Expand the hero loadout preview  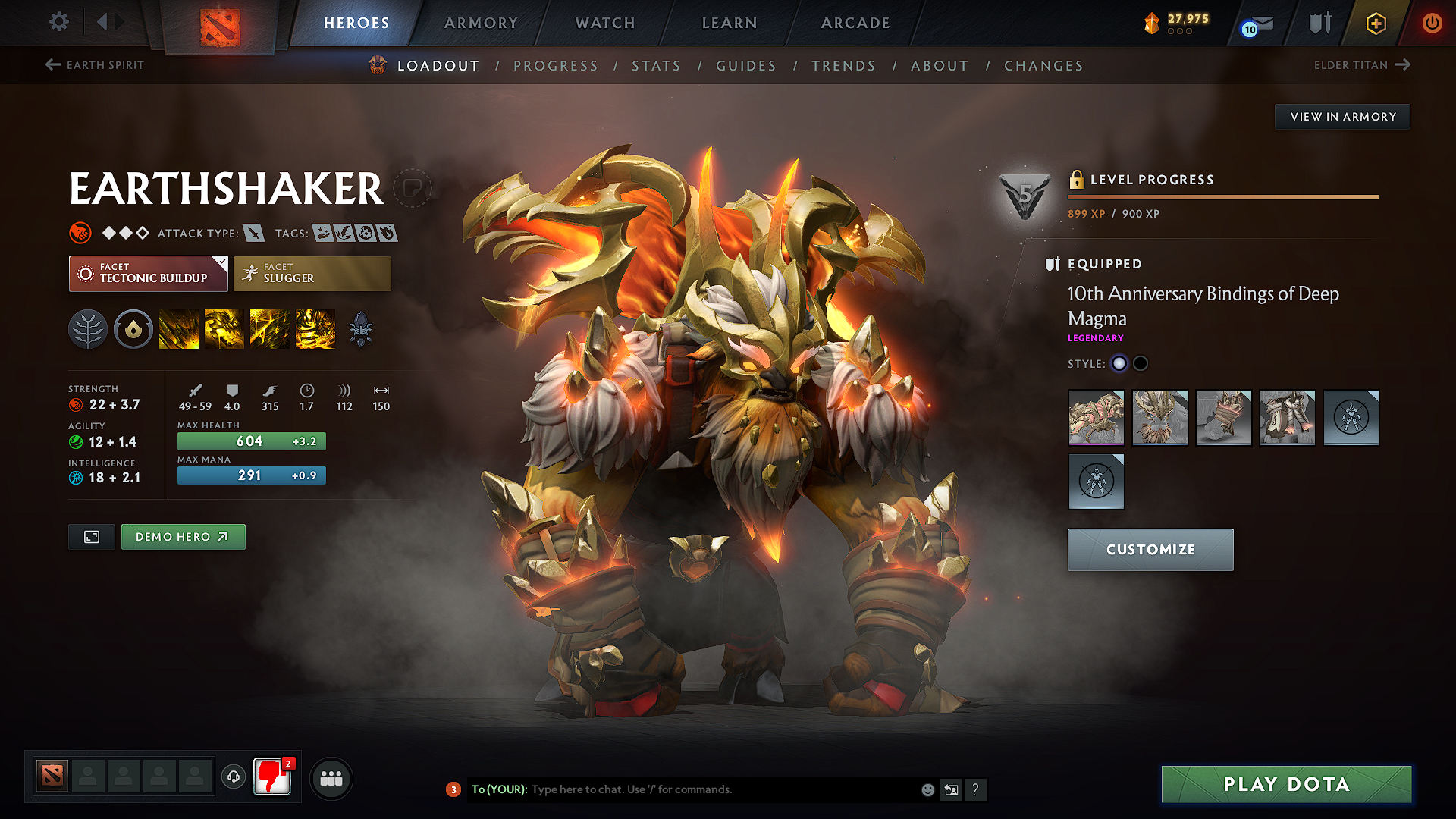[x=91, y=536]
